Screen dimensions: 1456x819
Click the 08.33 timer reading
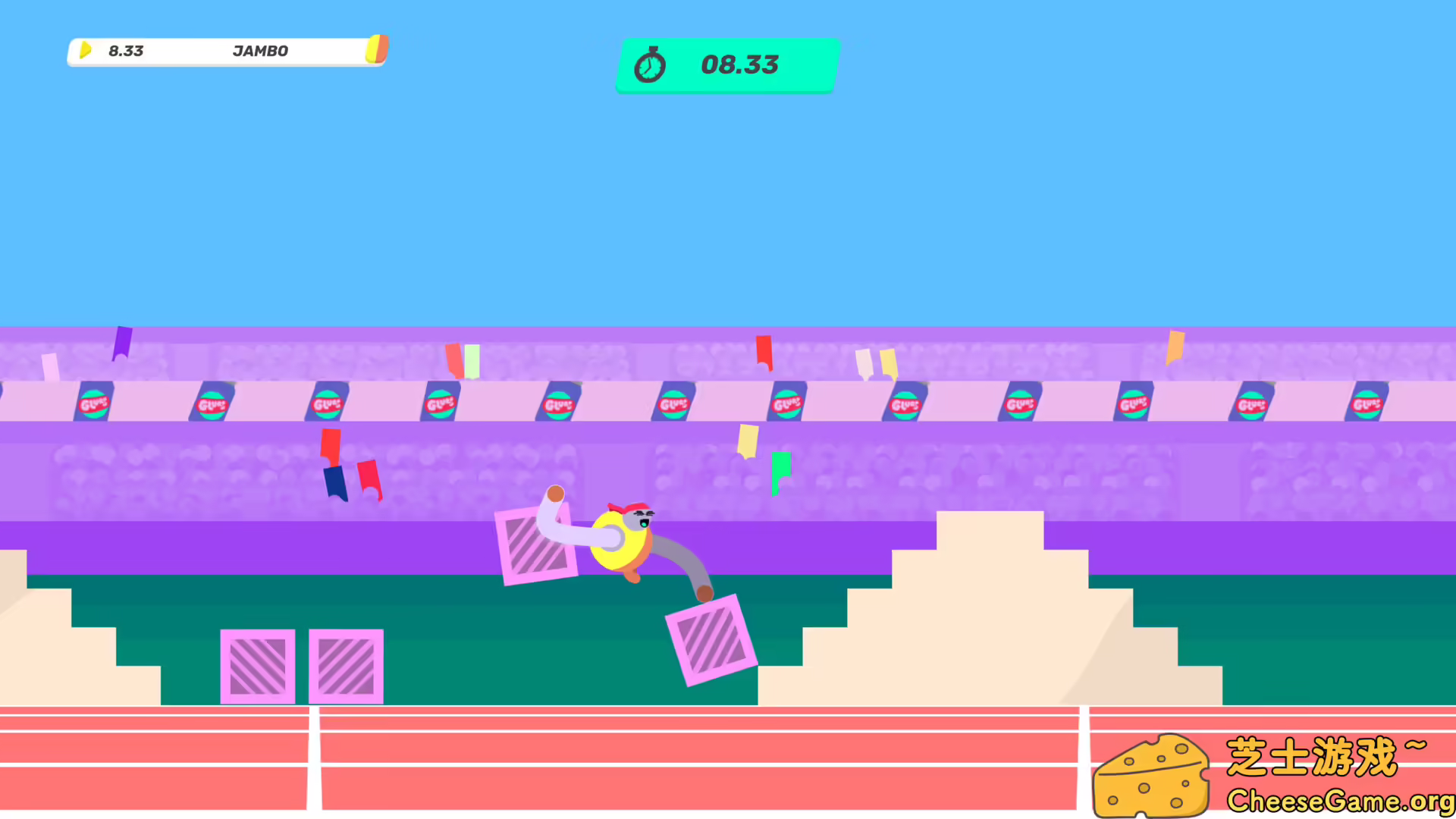click(x=739, y=65)
